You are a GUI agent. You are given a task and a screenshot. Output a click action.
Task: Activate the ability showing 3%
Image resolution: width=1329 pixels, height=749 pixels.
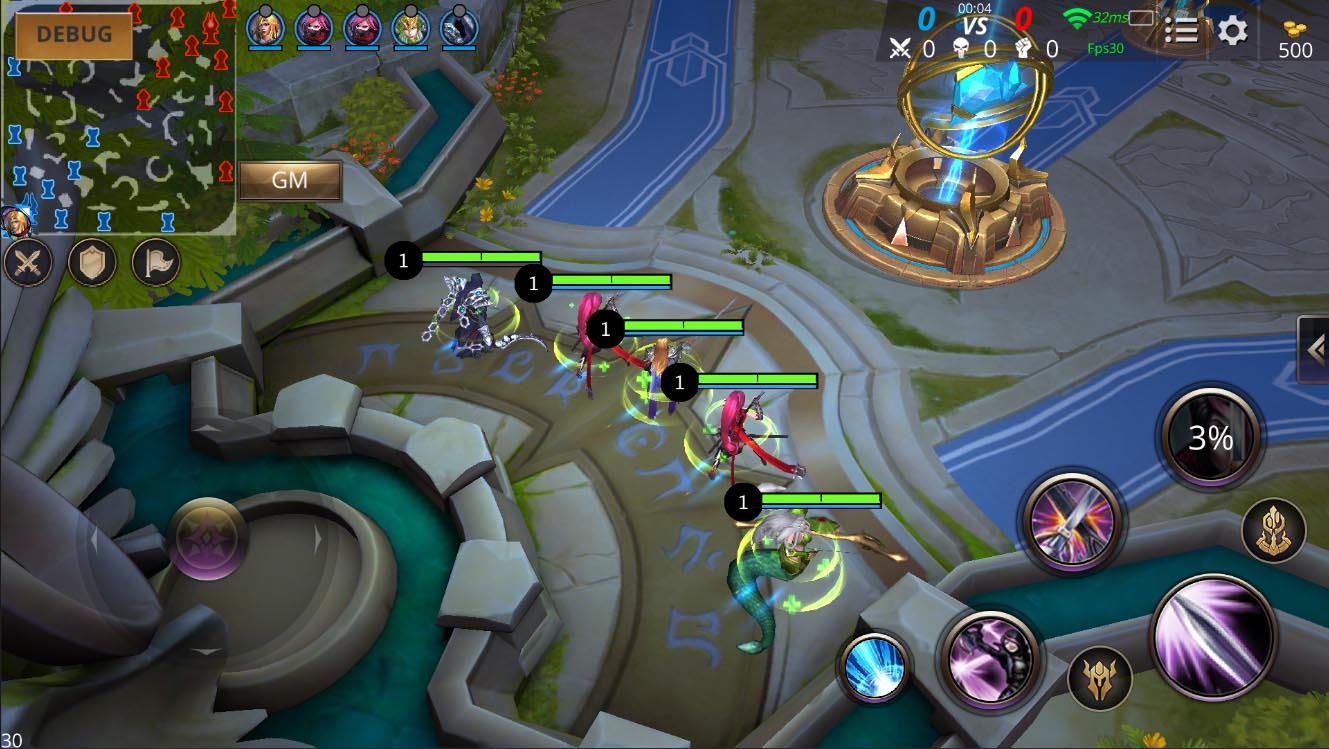pyautogui.click(x=1211, y=438)
